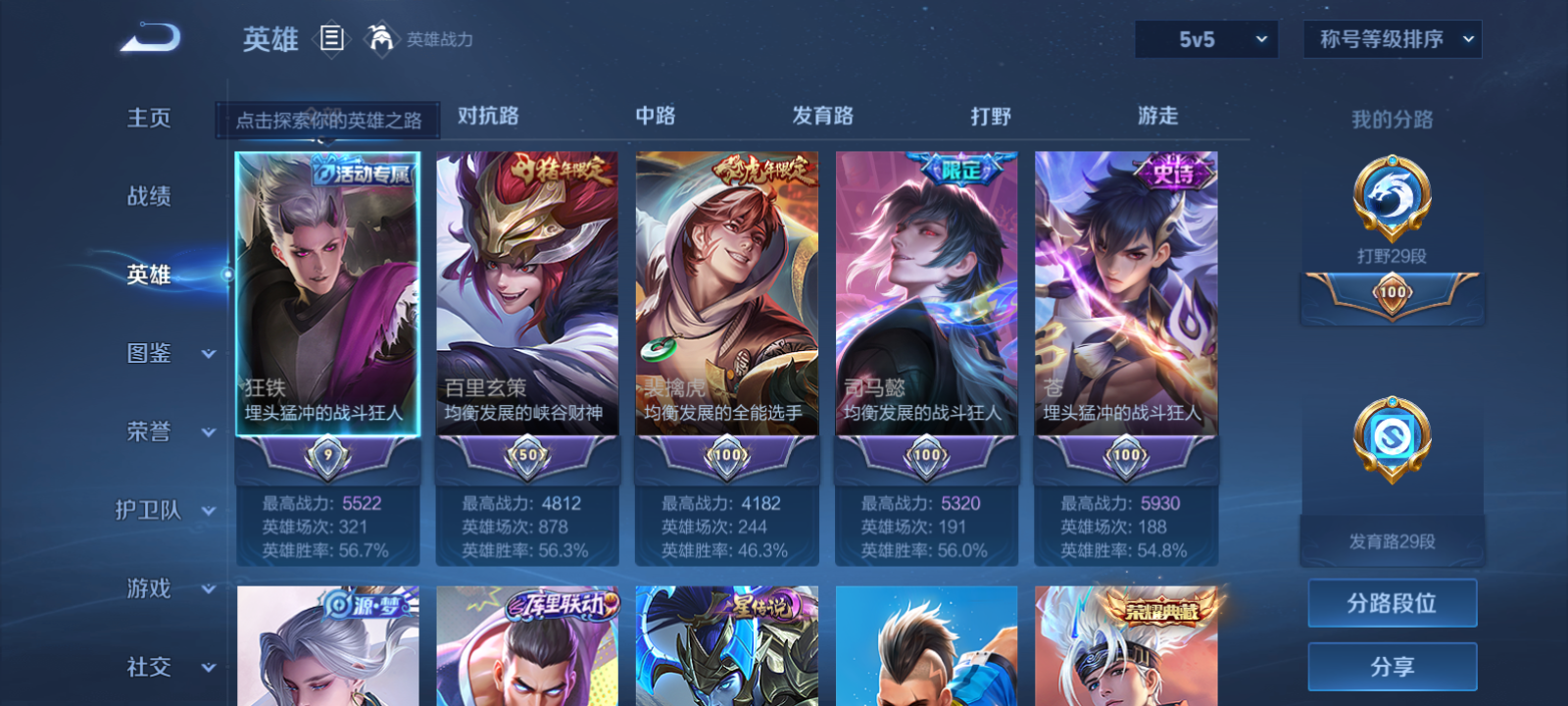The width and height of the screenshot is (1568, 706).
Task: Select the 战绩 menu item in sidebar
Action: click(x=147, y=197)
